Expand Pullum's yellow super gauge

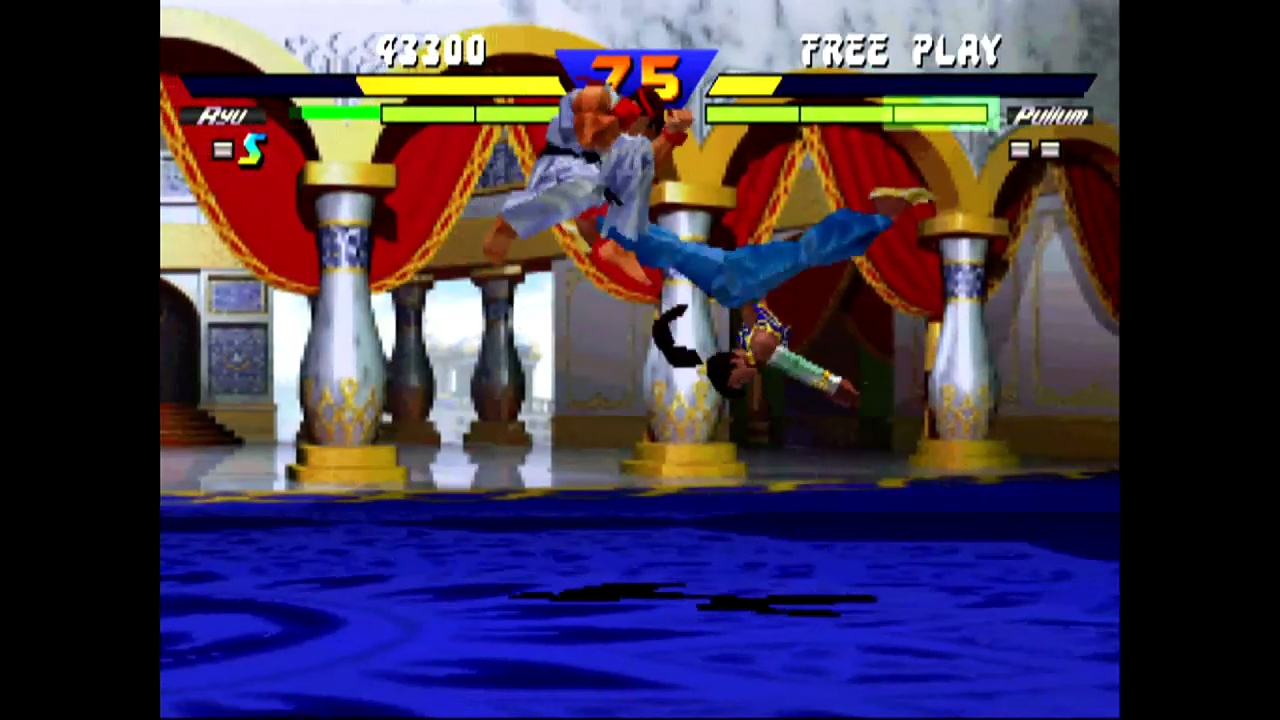(745, 85)
